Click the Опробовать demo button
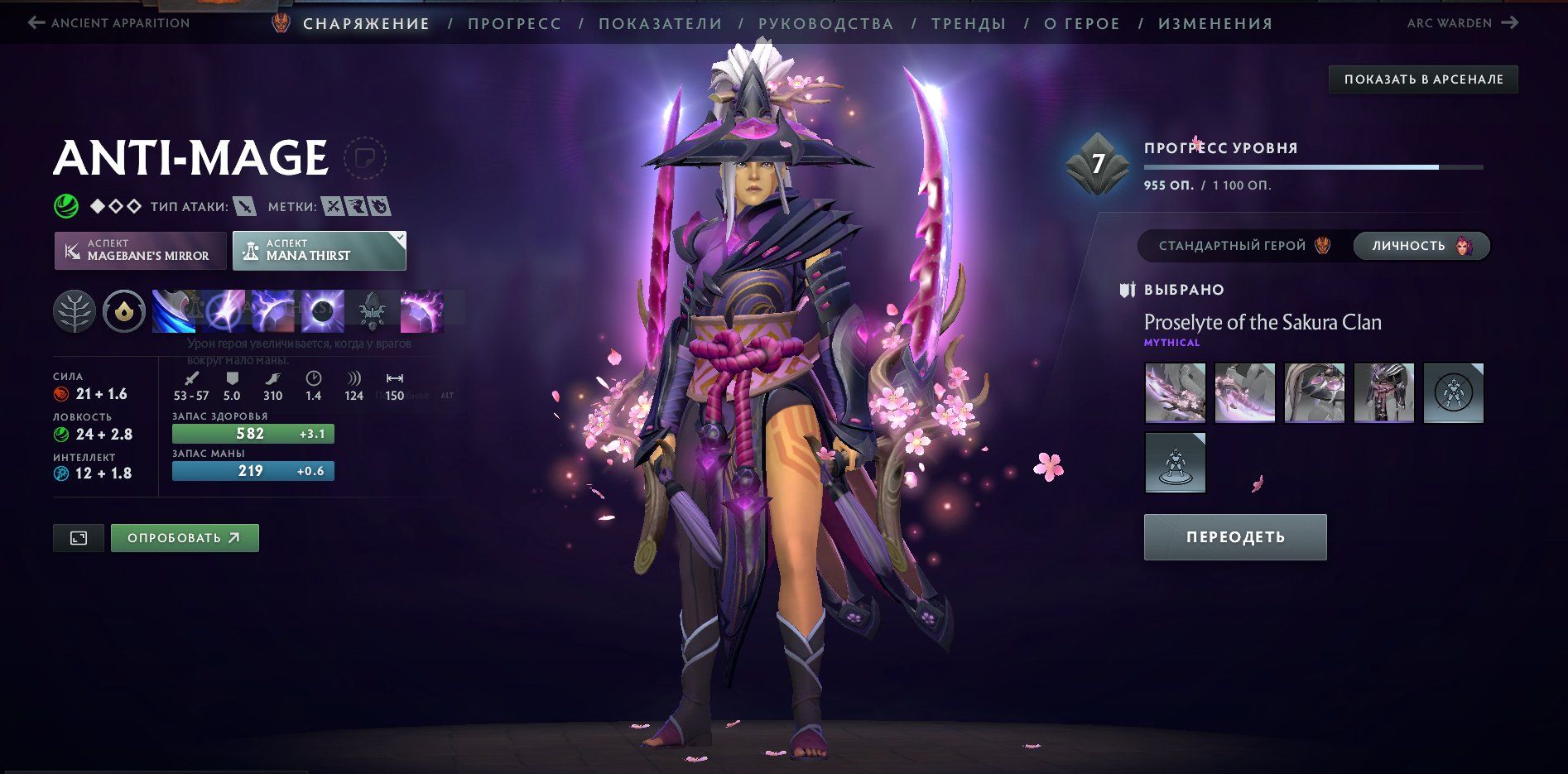1568x774 pixels. click(185, 538)
